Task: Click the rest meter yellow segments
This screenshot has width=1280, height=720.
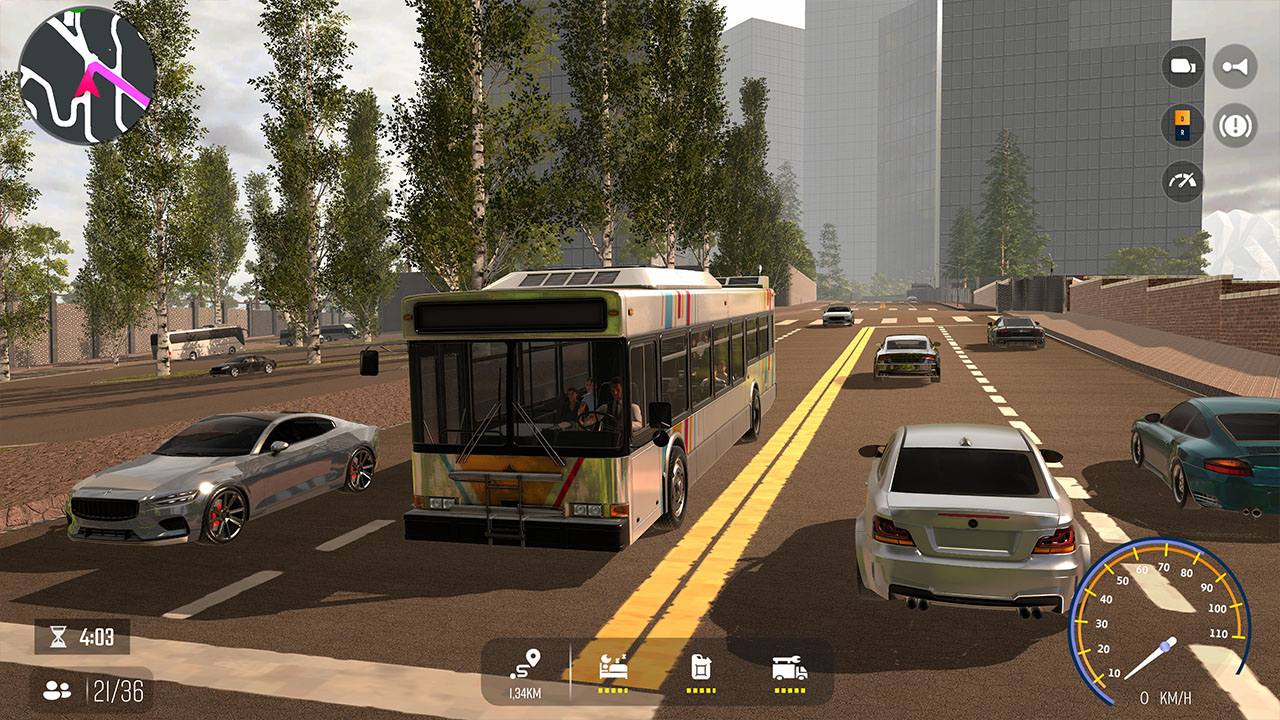Action: tap(613, 689)
